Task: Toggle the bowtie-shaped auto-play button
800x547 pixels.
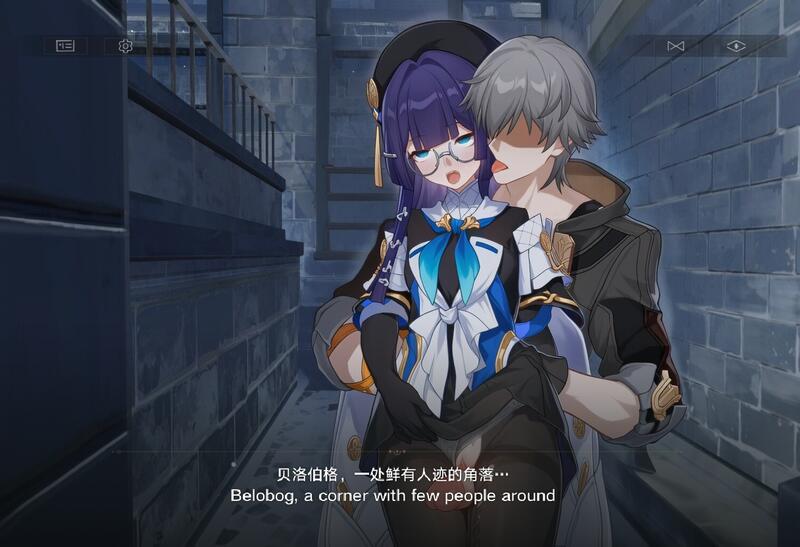Action: coord(675,46)
